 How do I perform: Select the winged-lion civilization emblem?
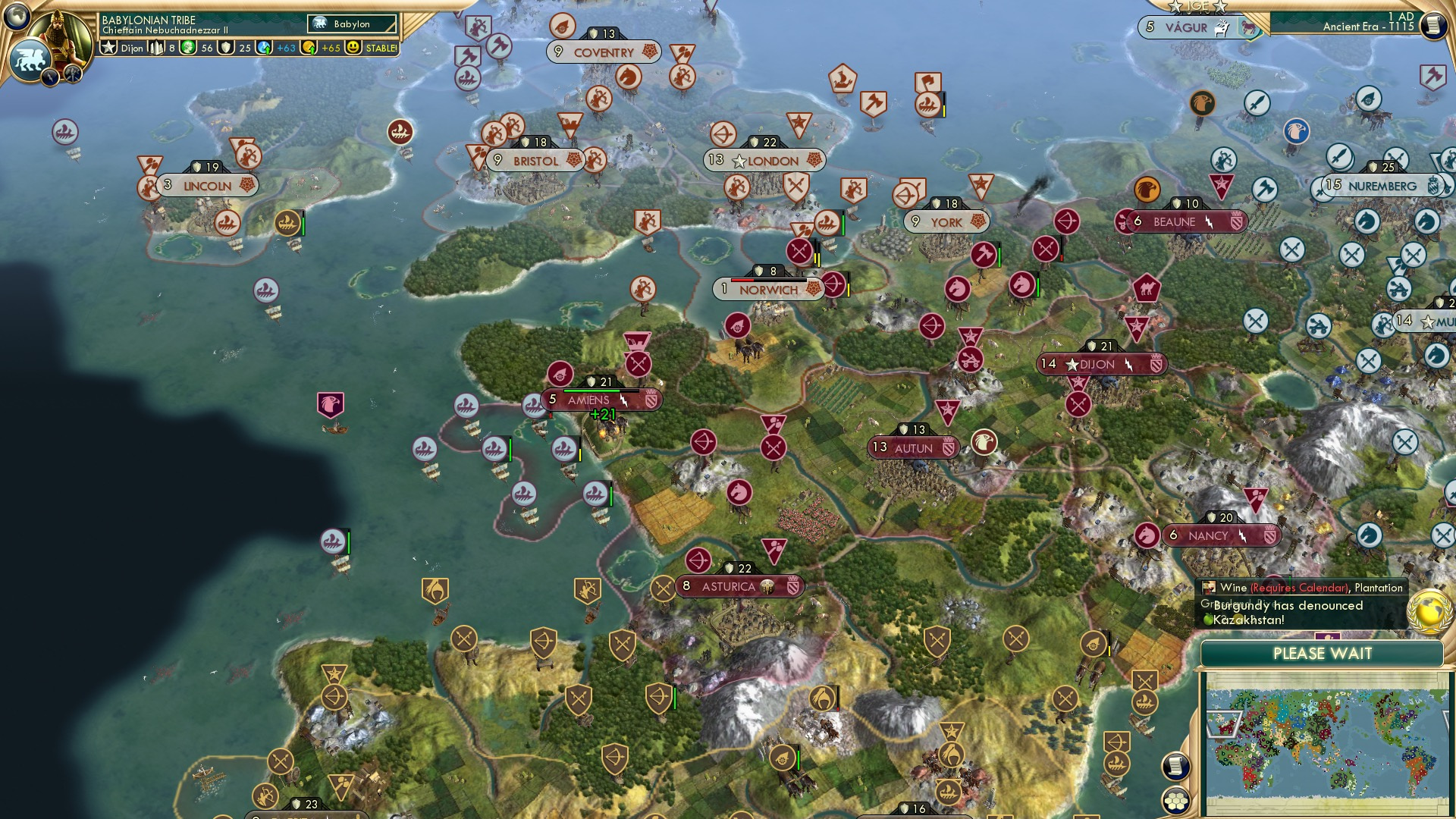[30, 58]
